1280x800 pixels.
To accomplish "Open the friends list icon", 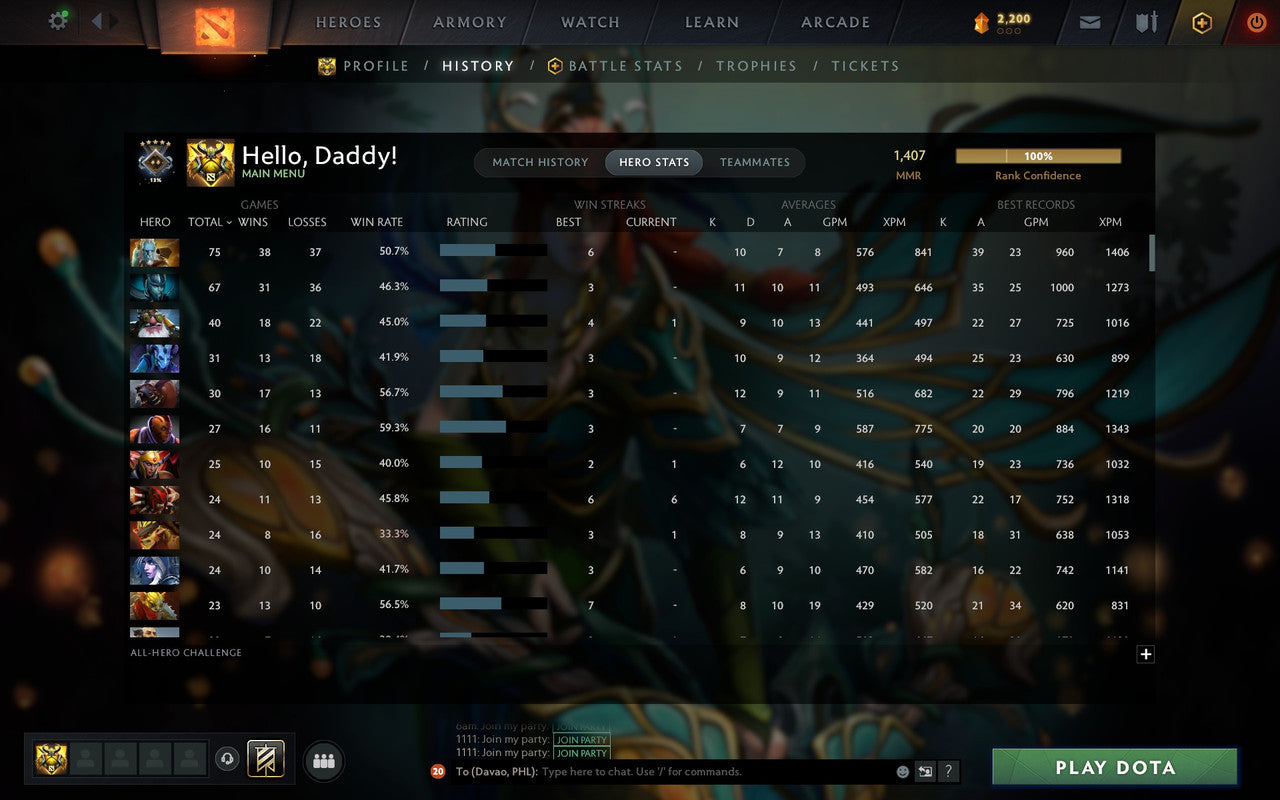I will tap(323, 760).
